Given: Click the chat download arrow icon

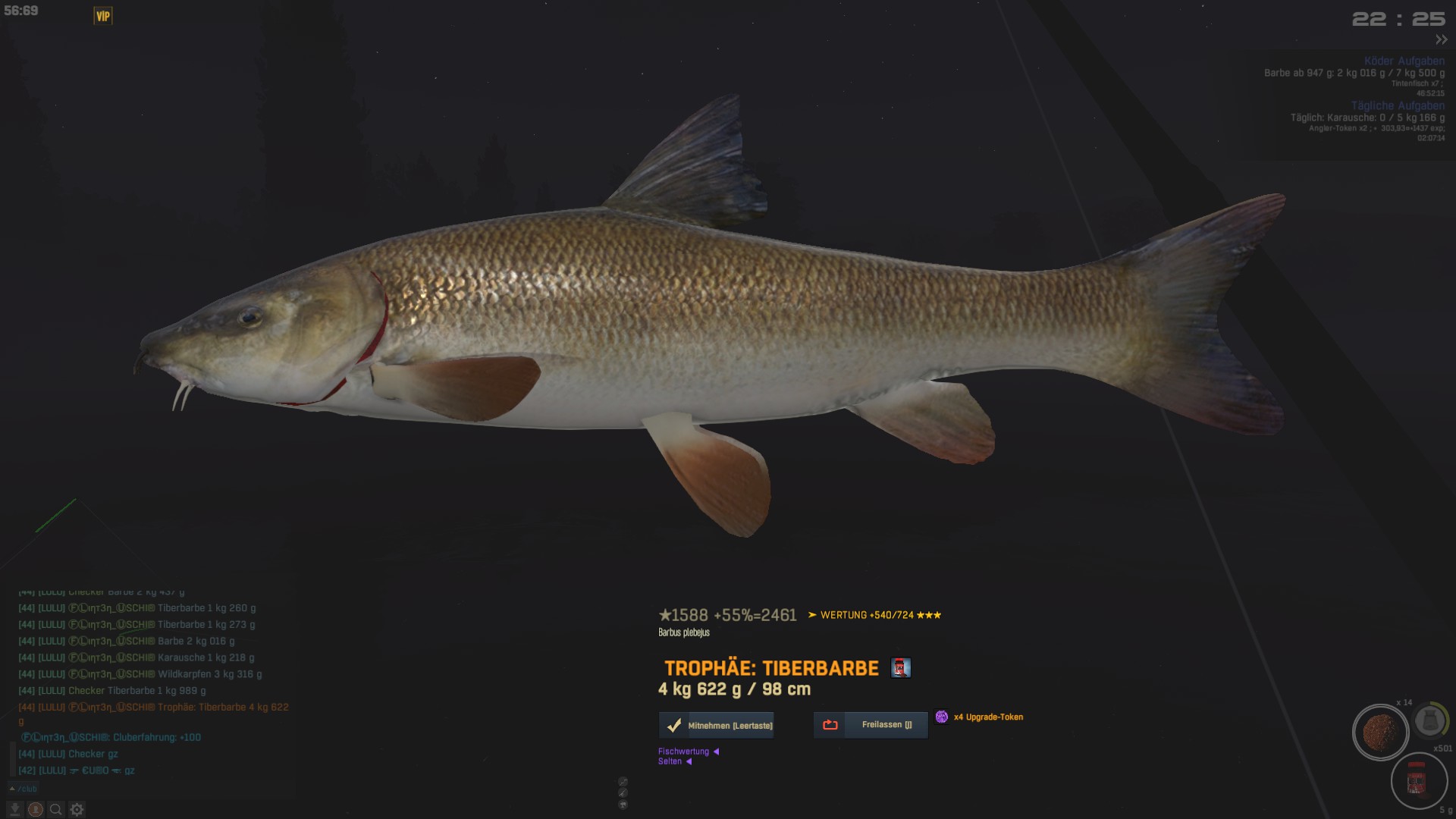Looking at the screenshot, I should pyautogui.click(x=14, y=810).
